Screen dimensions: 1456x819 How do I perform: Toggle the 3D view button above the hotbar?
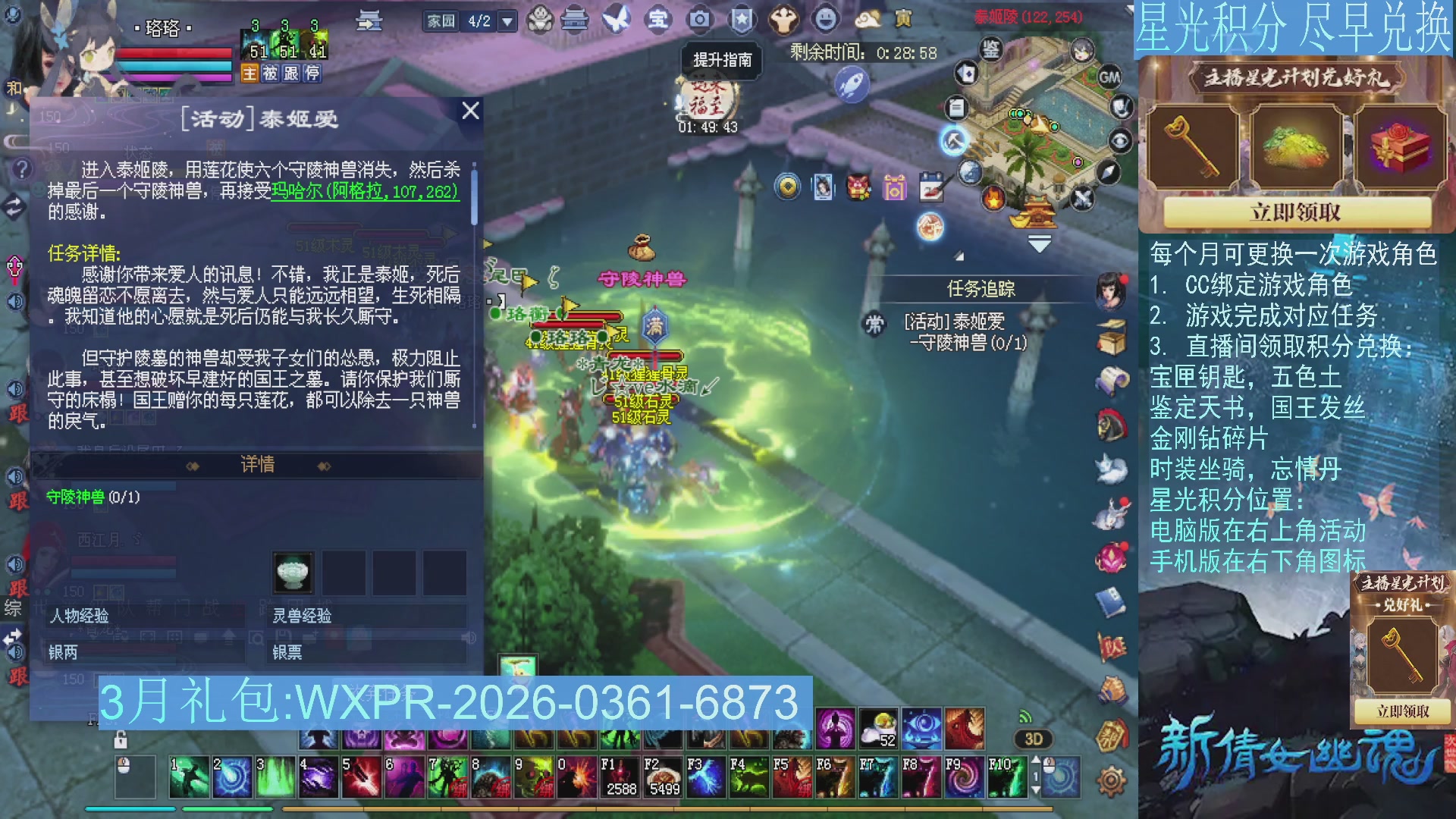1032,737
